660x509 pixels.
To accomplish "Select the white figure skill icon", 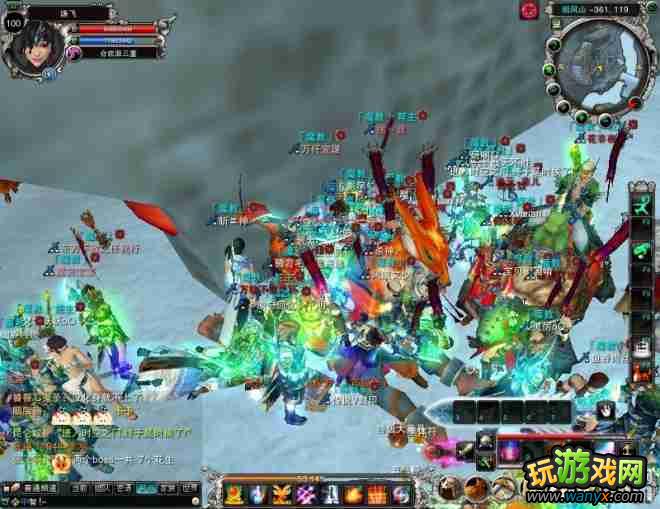I will [330, 493].
